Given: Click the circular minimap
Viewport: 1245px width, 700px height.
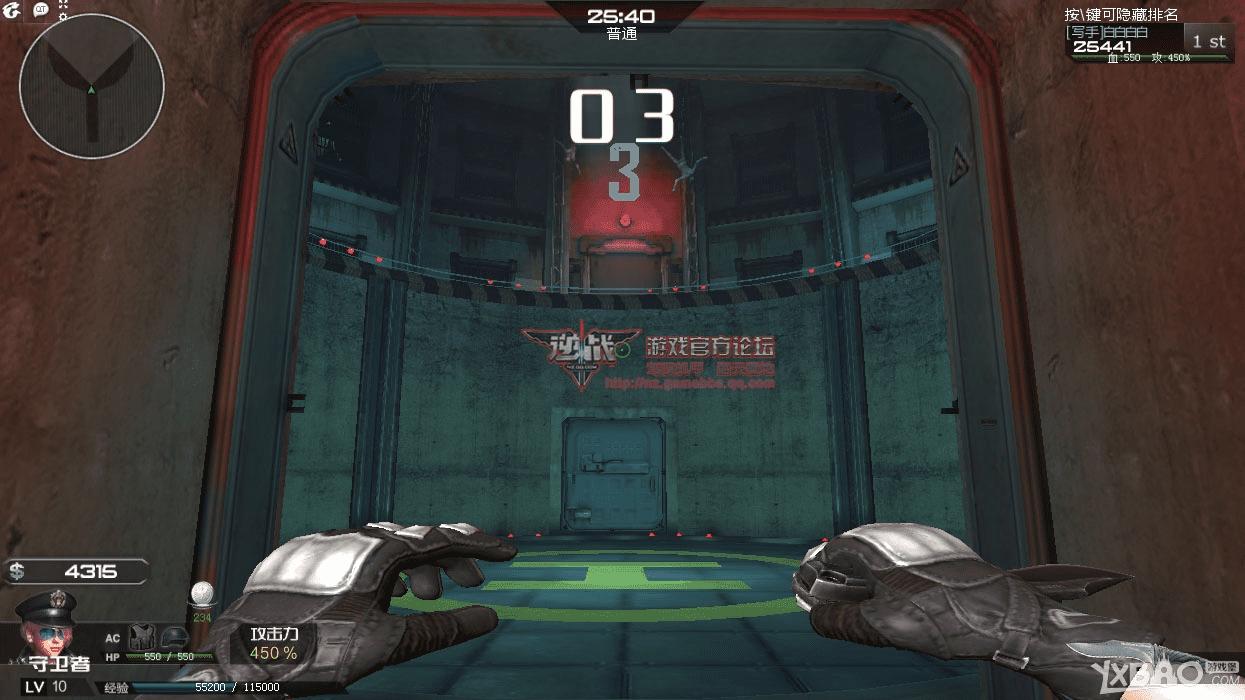Looking at the screenshot, I should click(91, 86).
